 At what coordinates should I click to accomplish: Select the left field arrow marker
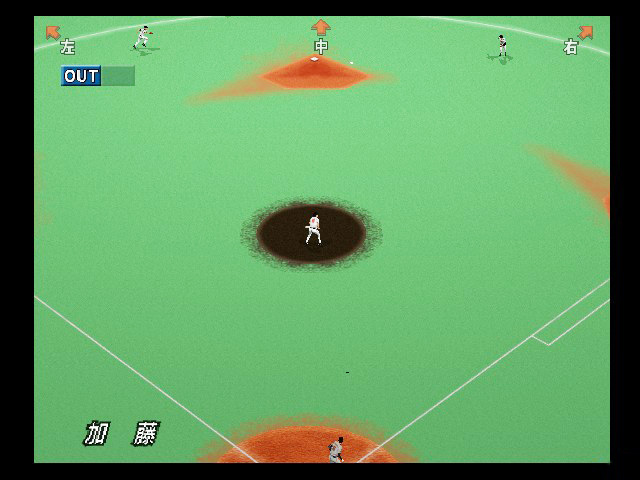(x=53, y=32)
